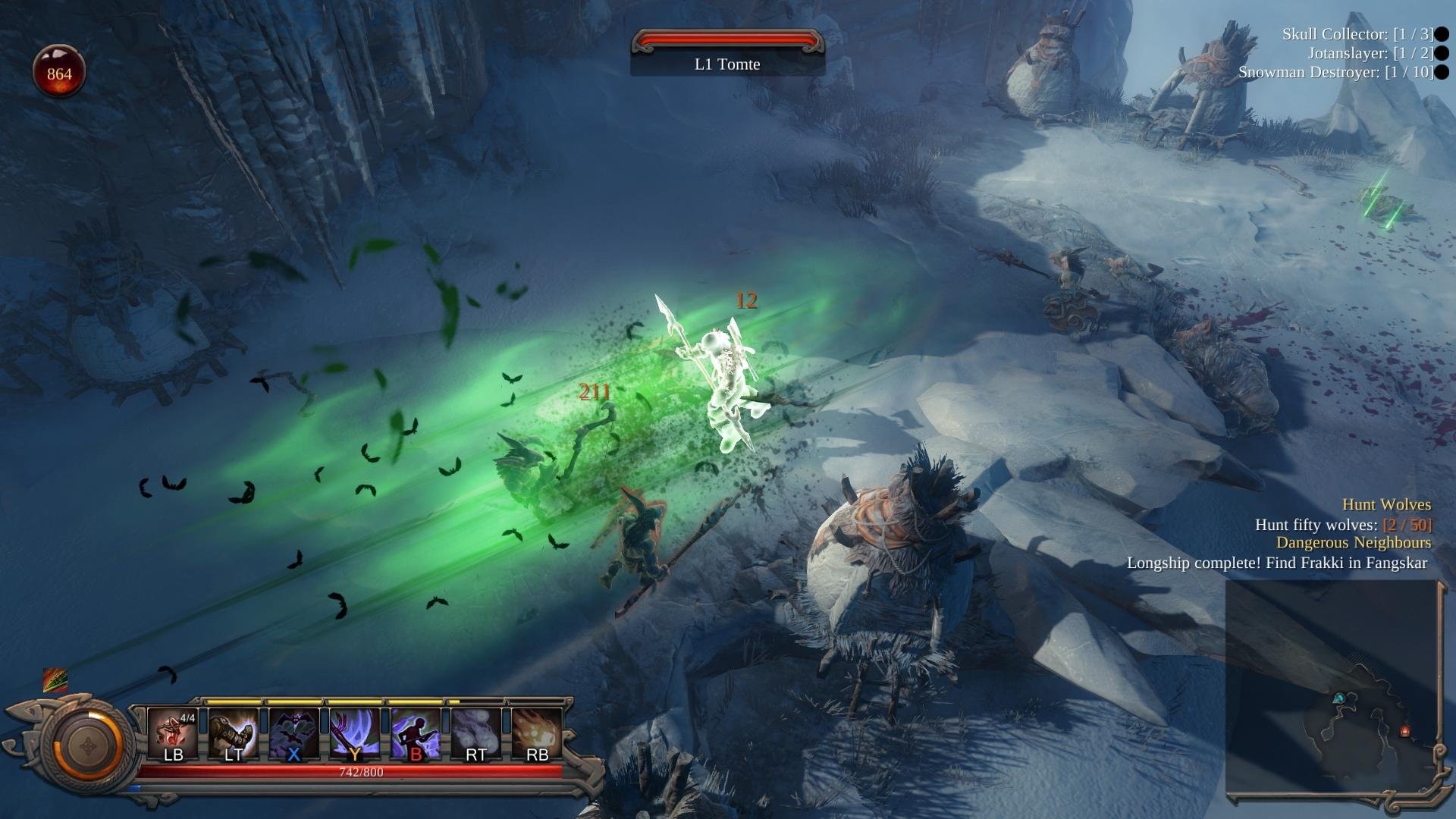
Task: Select the RT smoke cloud ability icon
Action: point(476,732)
